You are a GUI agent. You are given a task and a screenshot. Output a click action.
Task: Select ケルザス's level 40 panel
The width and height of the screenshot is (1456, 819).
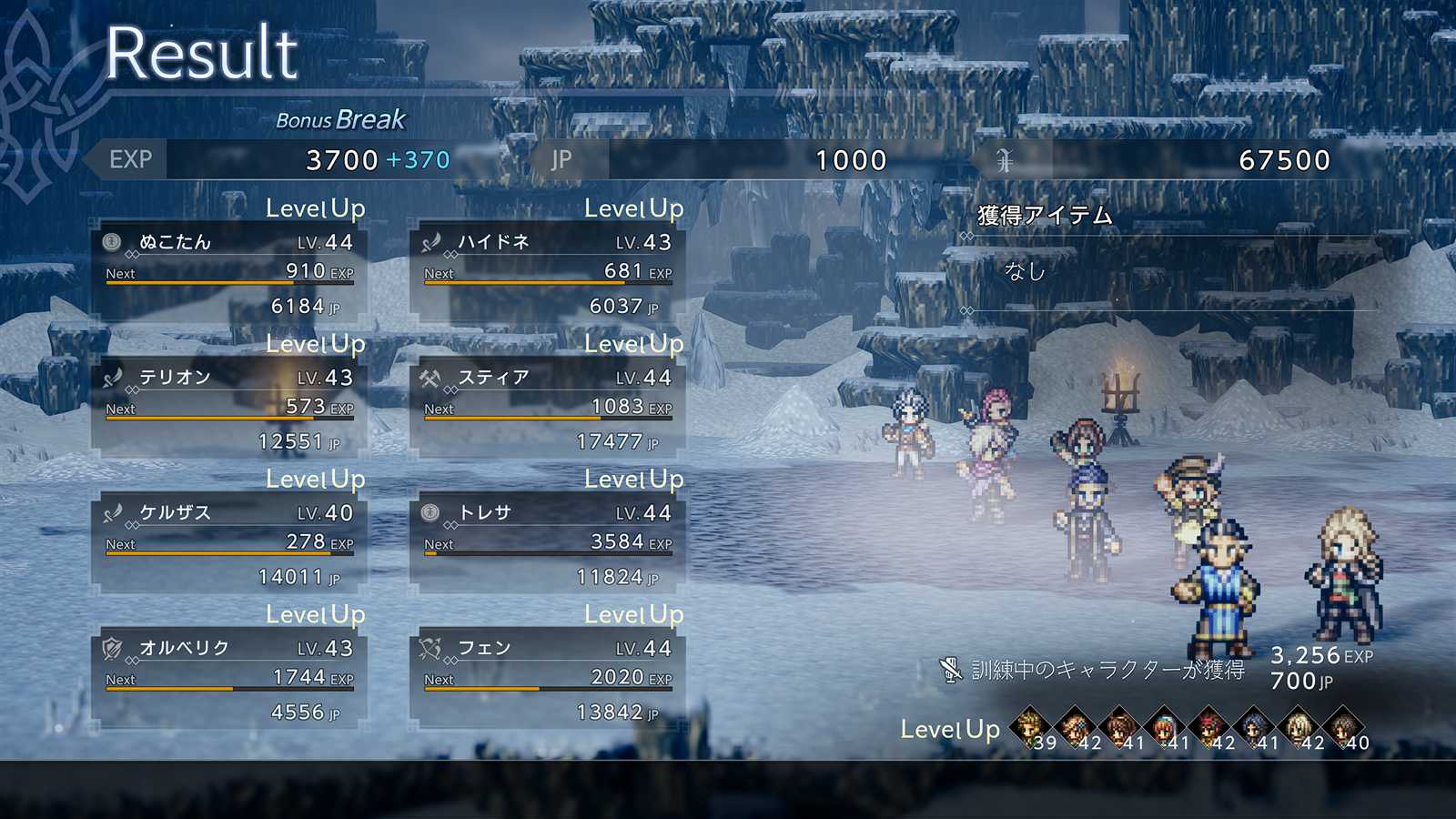point(229,544)
